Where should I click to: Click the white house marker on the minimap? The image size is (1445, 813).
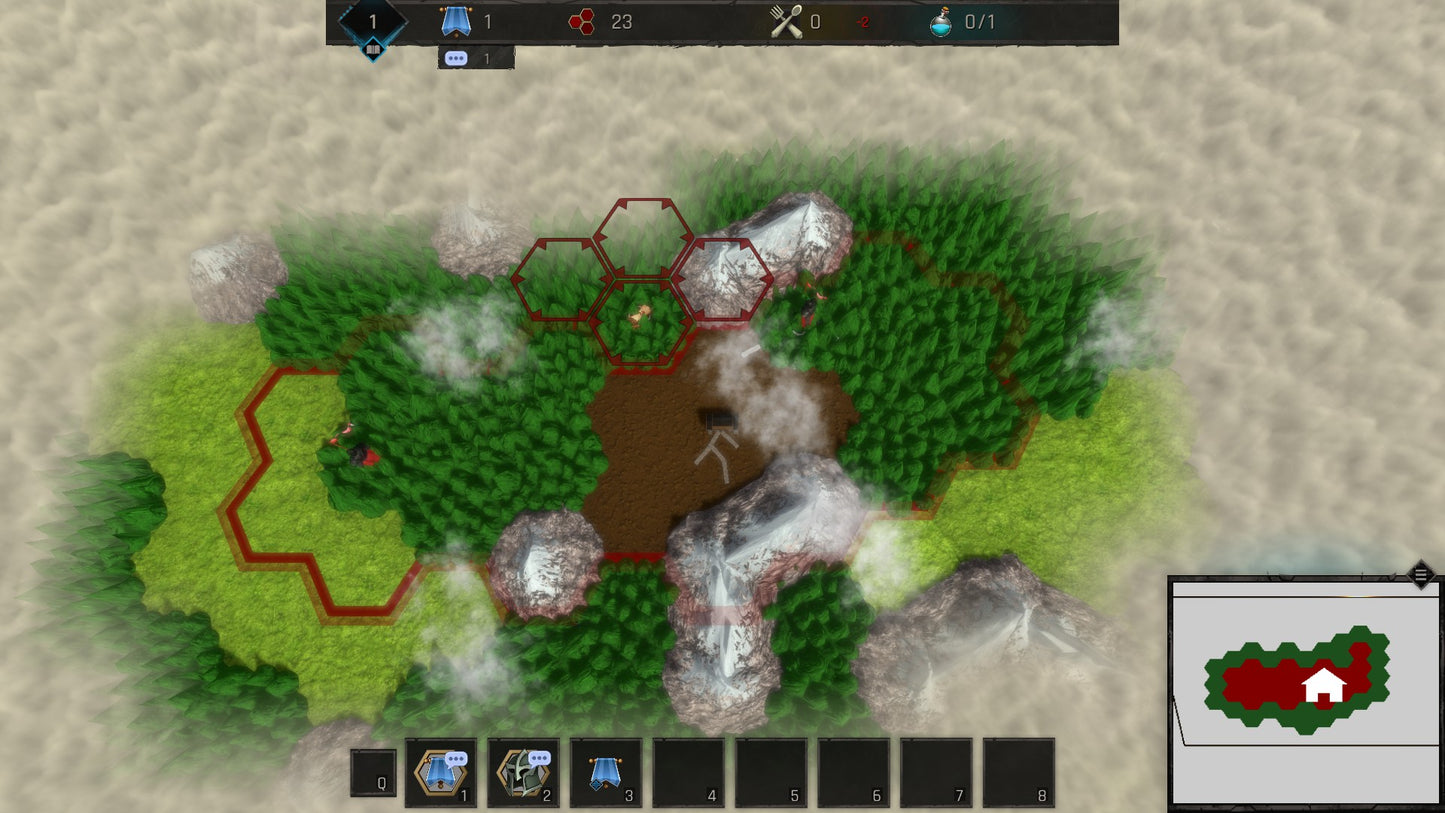pos(1324,685)
